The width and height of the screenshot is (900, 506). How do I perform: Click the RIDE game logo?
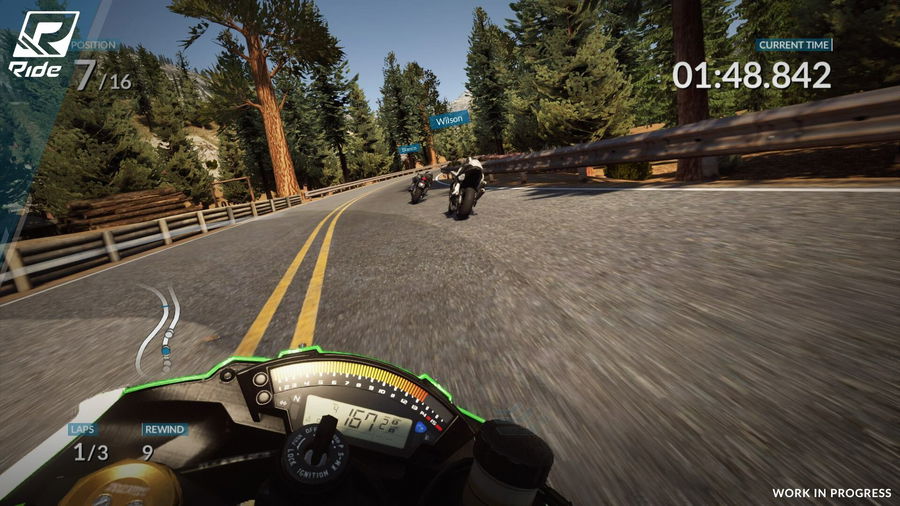coord(43,42)
